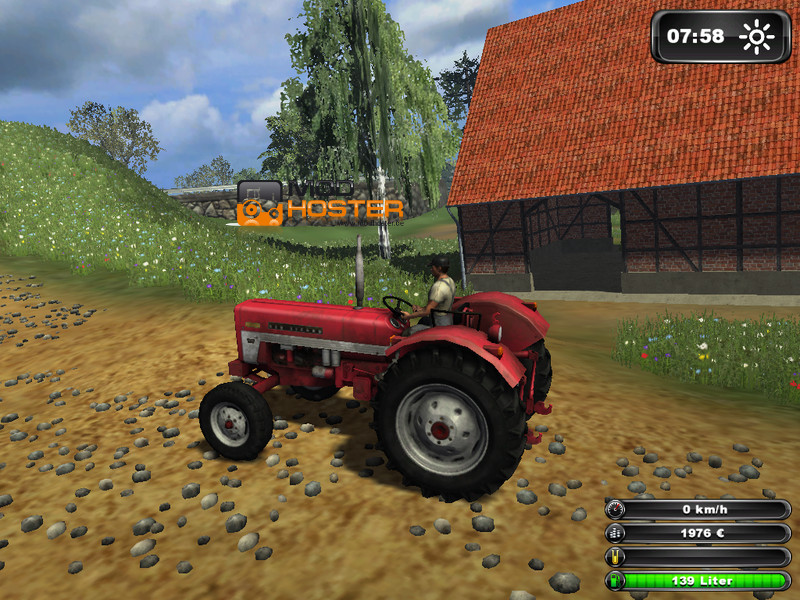Click the green fuel pump icon
This screenshot has width=800, height=600.
[615, 581]
